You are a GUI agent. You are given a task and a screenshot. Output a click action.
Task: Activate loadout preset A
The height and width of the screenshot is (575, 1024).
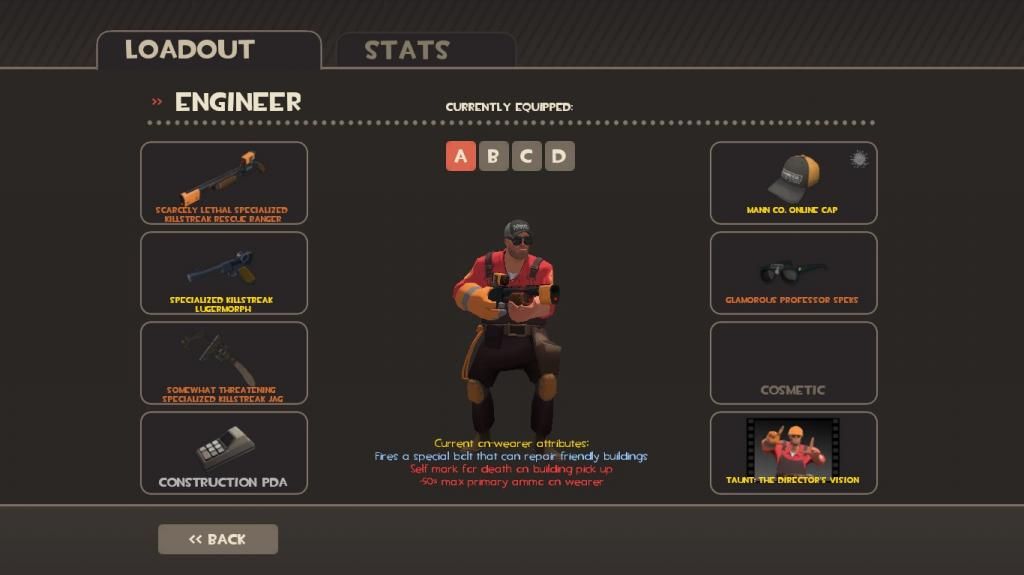(460, 156)
